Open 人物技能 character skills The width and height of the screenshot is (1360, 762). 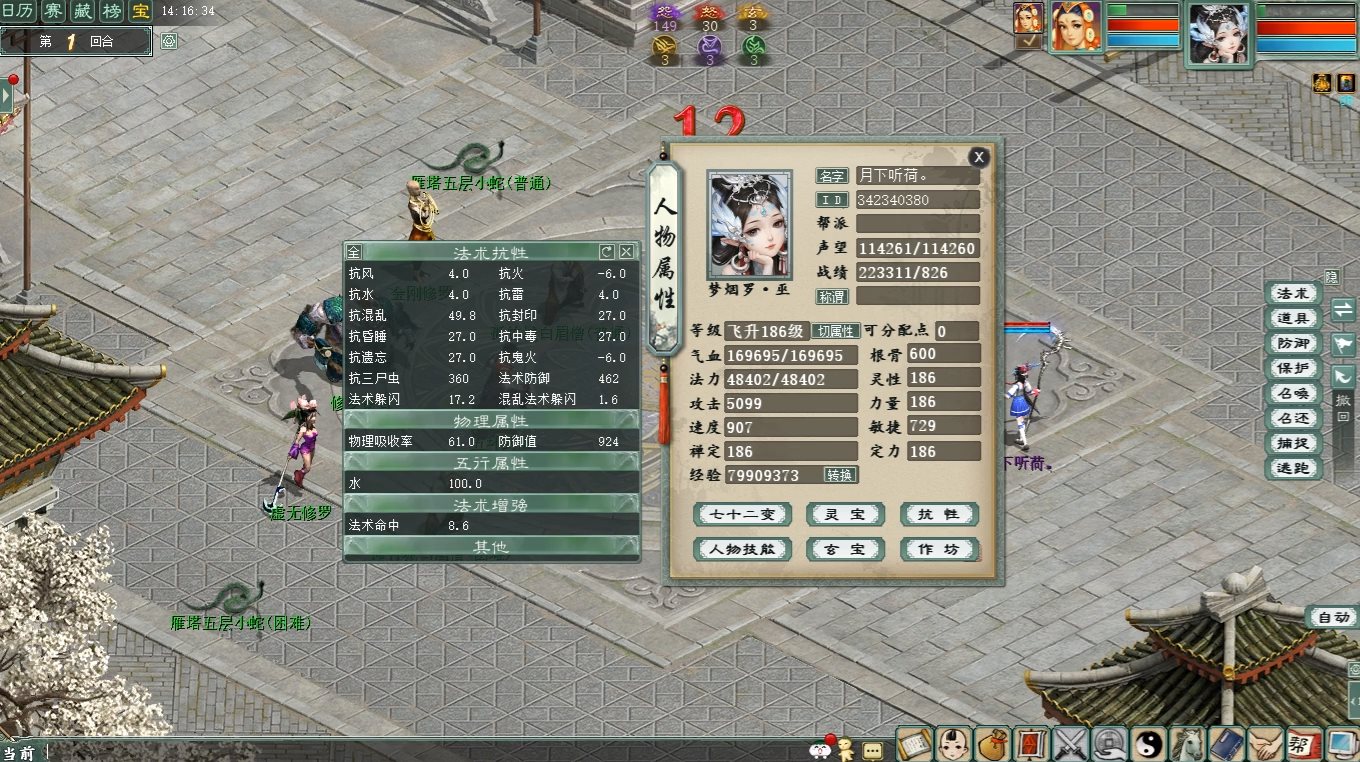point(742,550)
